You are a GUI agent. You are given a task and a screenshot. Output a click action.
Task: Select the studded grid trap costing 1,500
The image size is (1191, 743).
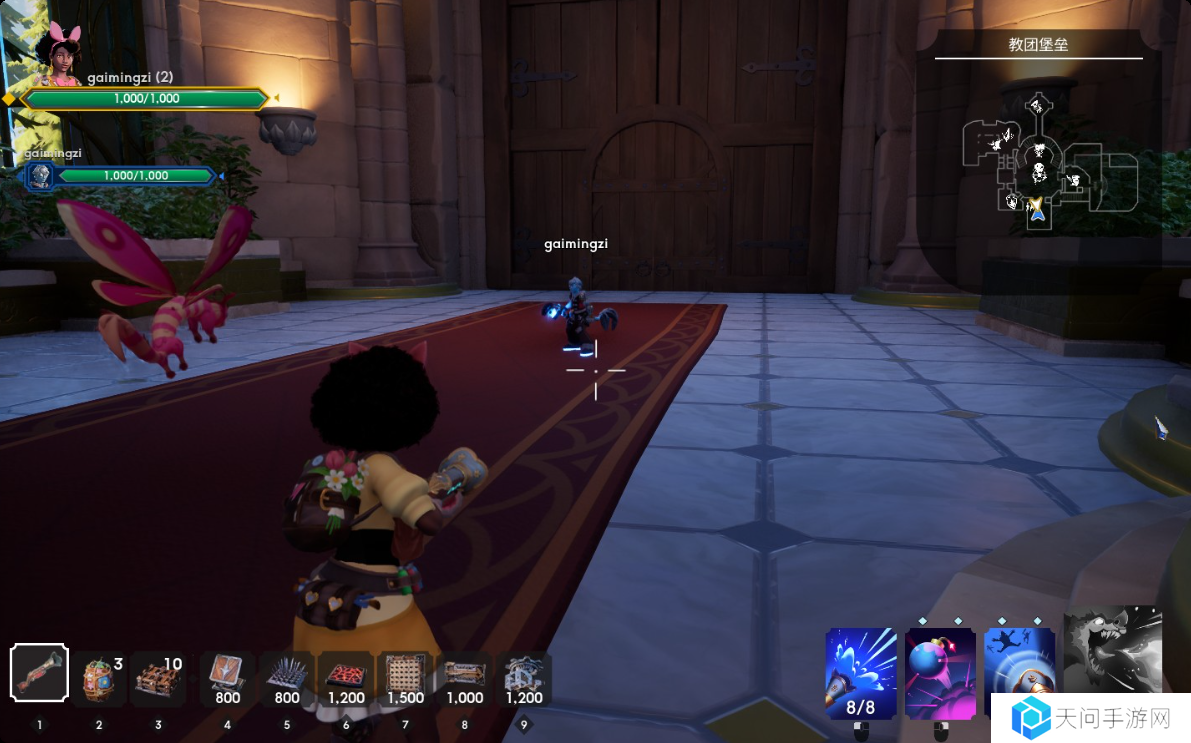(405, 678)
